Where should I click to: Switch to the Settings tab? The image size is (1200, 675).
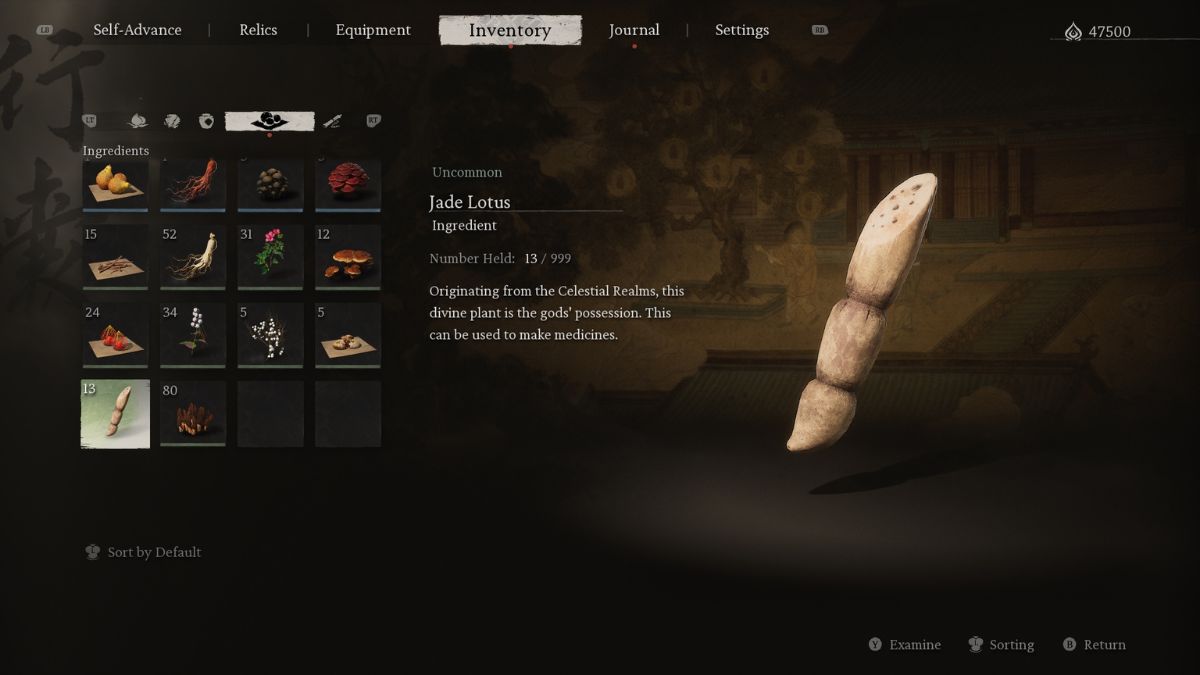coord(742,30)
